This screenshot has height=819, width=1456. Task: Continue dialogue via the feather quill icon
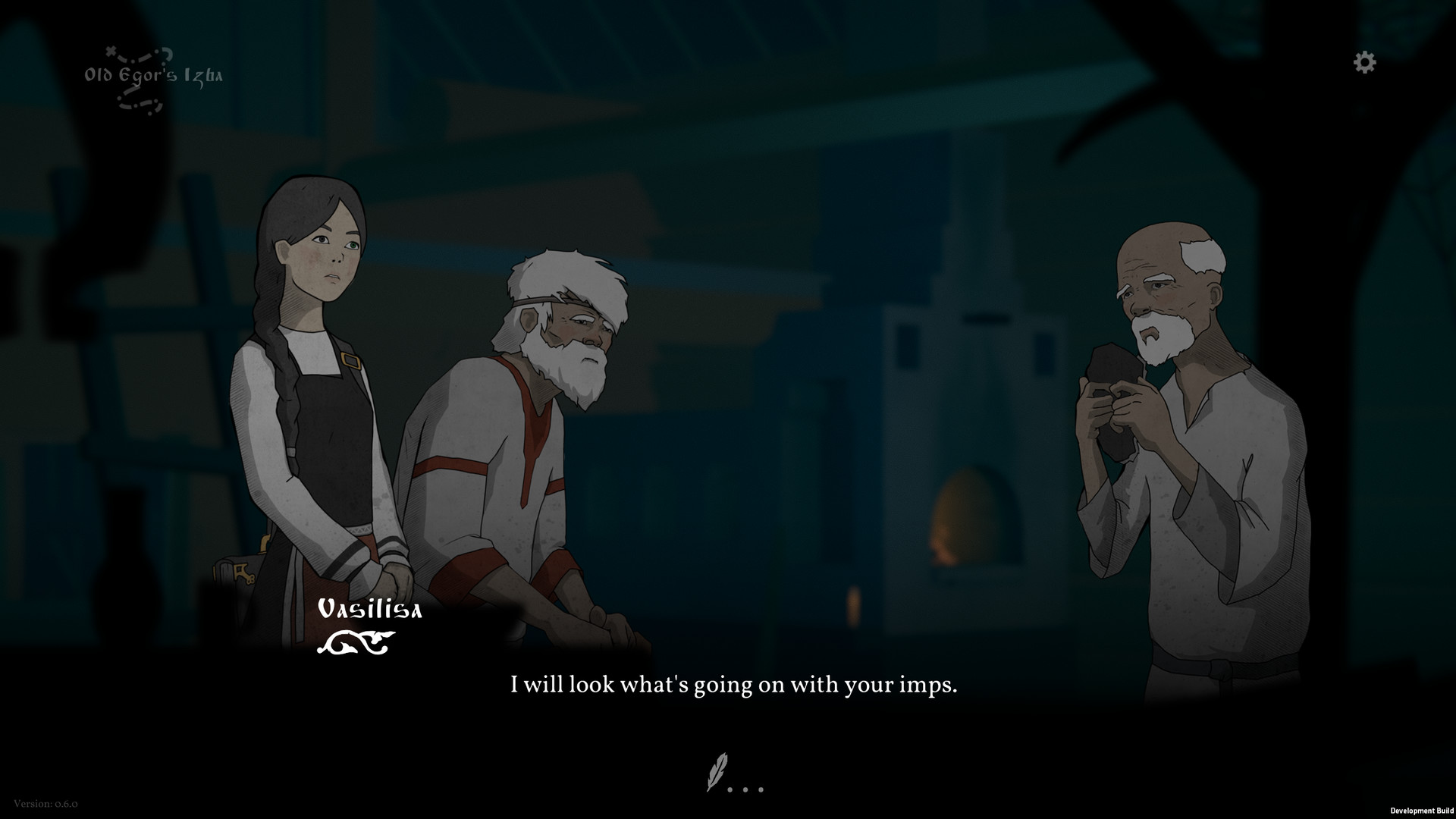click(717, 772)
